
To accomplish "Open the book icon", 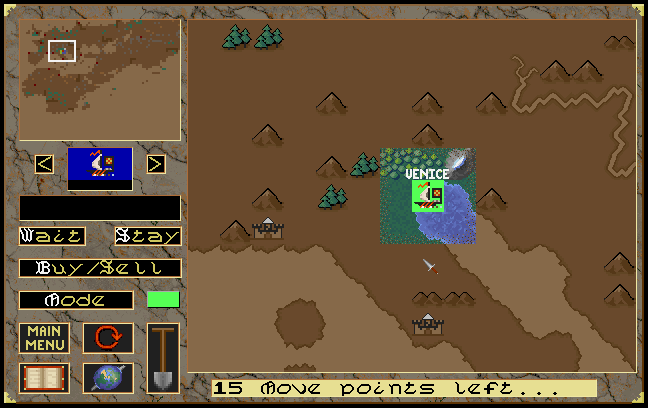I will 44,378.
